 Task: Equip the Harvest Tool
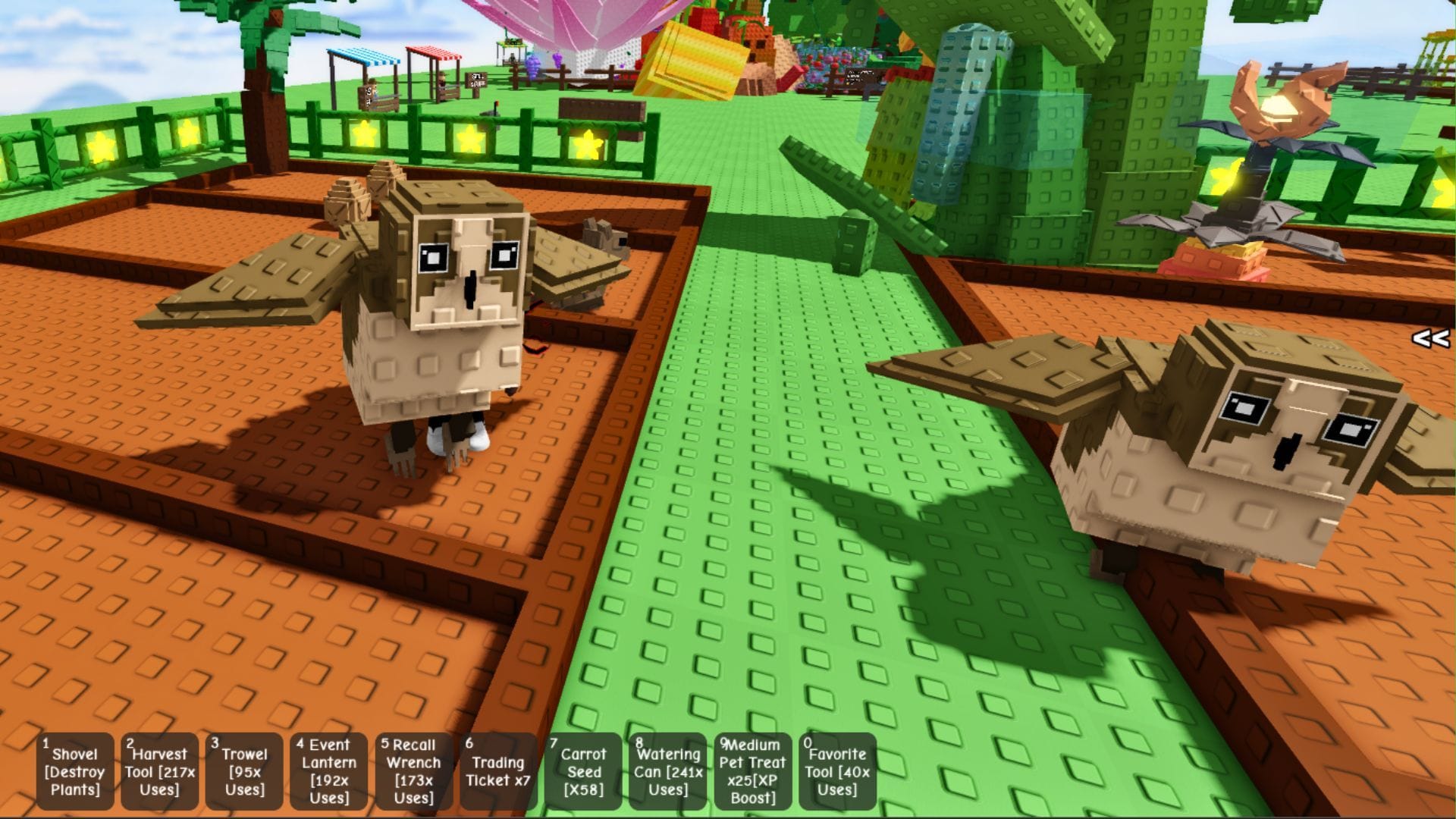(x=159, y=771)
